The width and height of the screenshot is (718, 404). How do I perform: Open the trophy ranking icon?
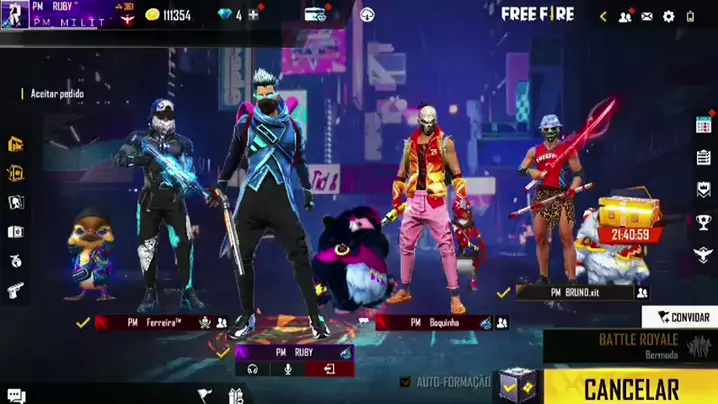703,222
